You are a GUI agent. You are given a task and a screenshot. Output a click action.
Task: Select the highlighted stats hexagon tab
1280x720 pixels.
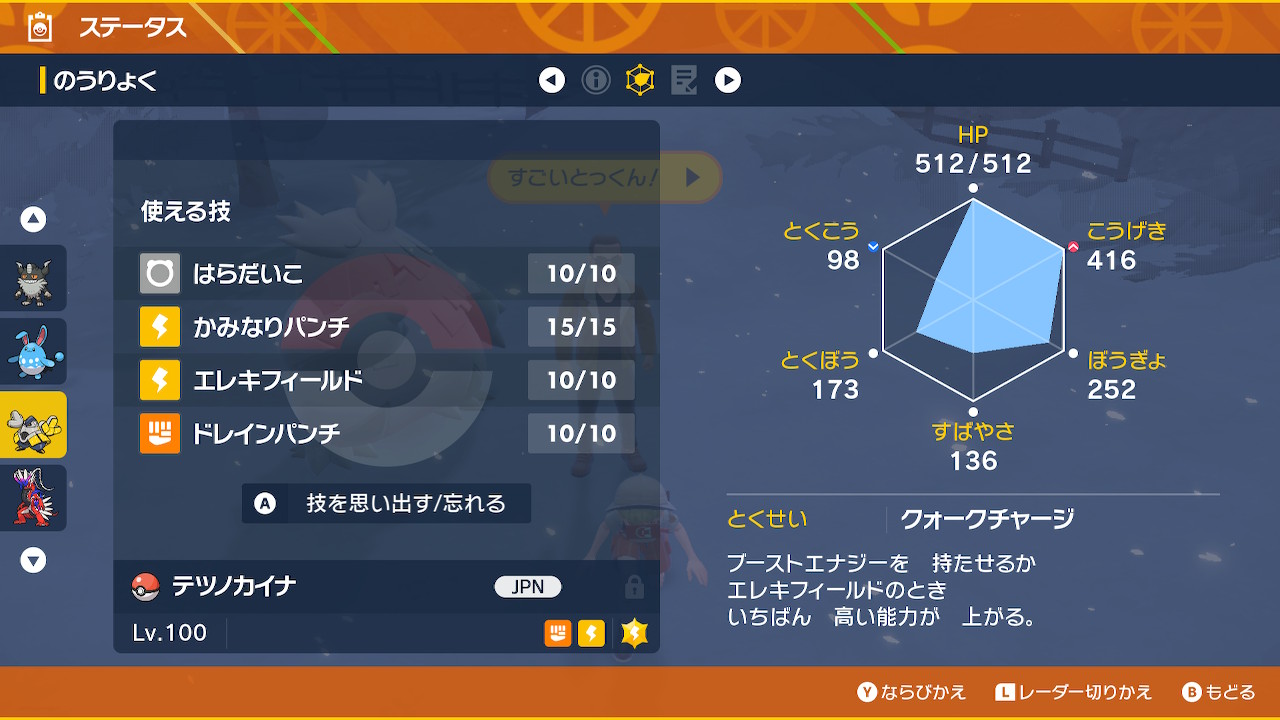(x=640, y=80)
